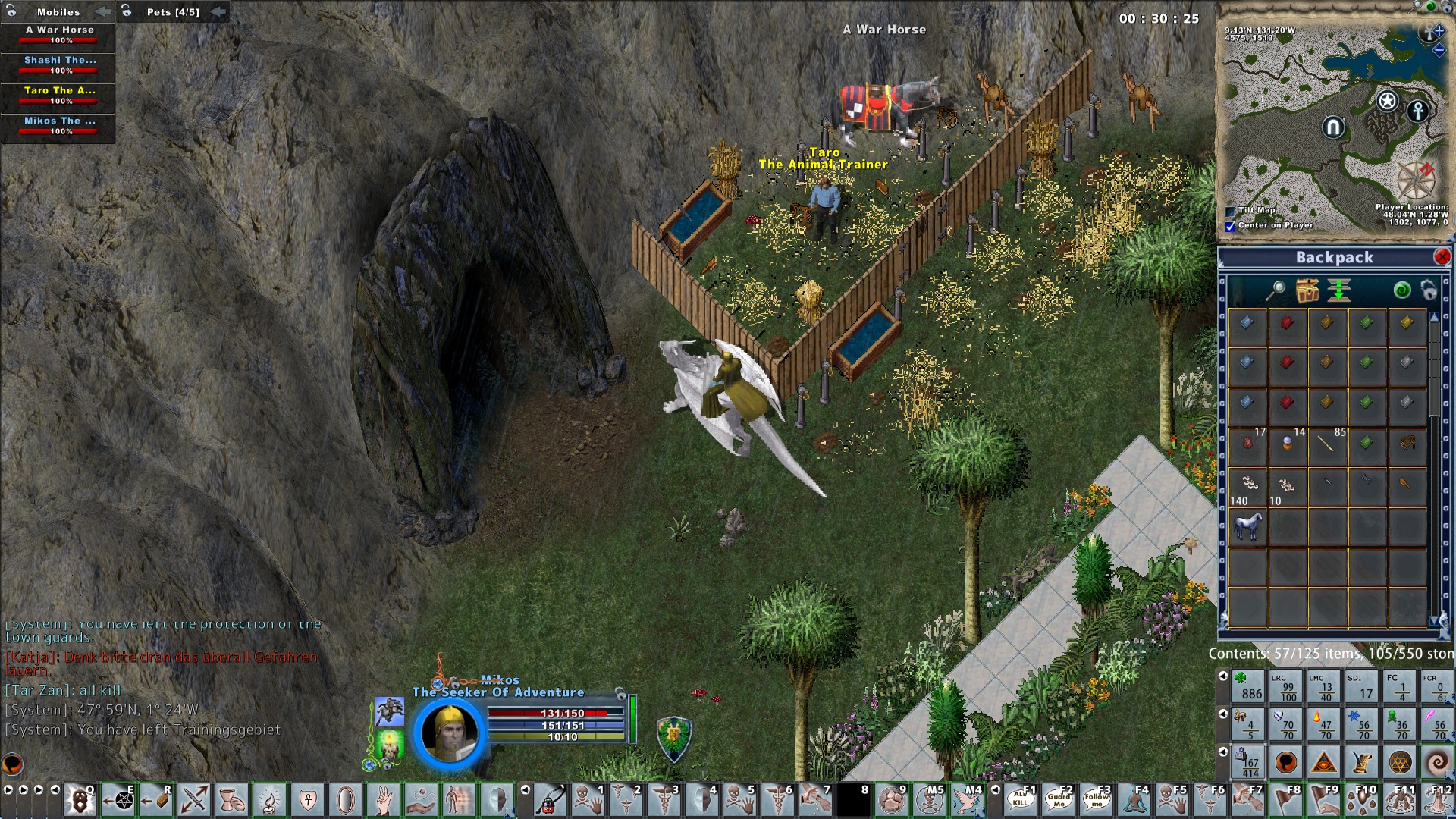Click the eye-in-triangle icon

(1324, 762)
